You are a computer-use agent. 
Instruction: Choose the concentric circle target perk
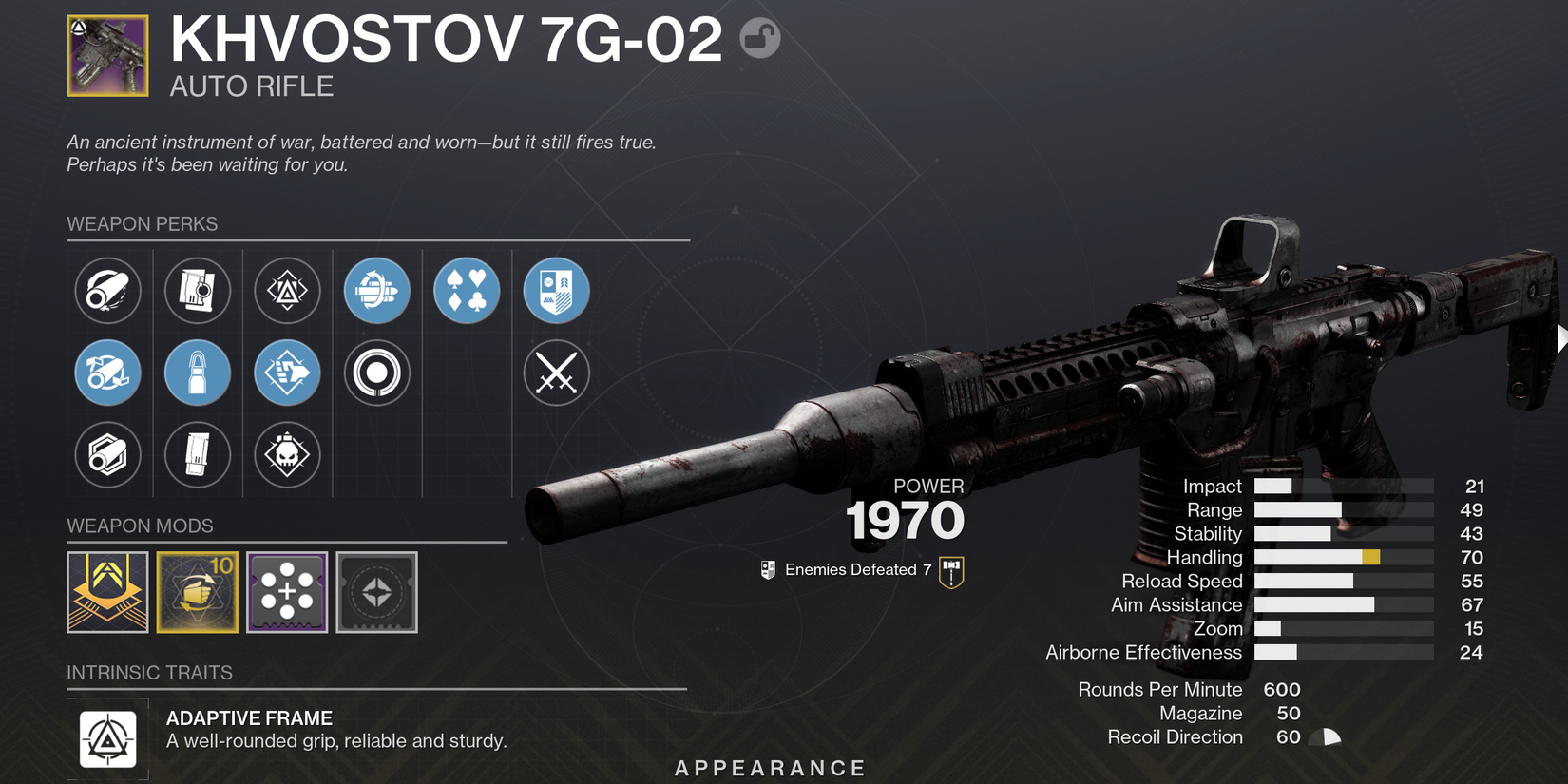(x=377, y=373)
